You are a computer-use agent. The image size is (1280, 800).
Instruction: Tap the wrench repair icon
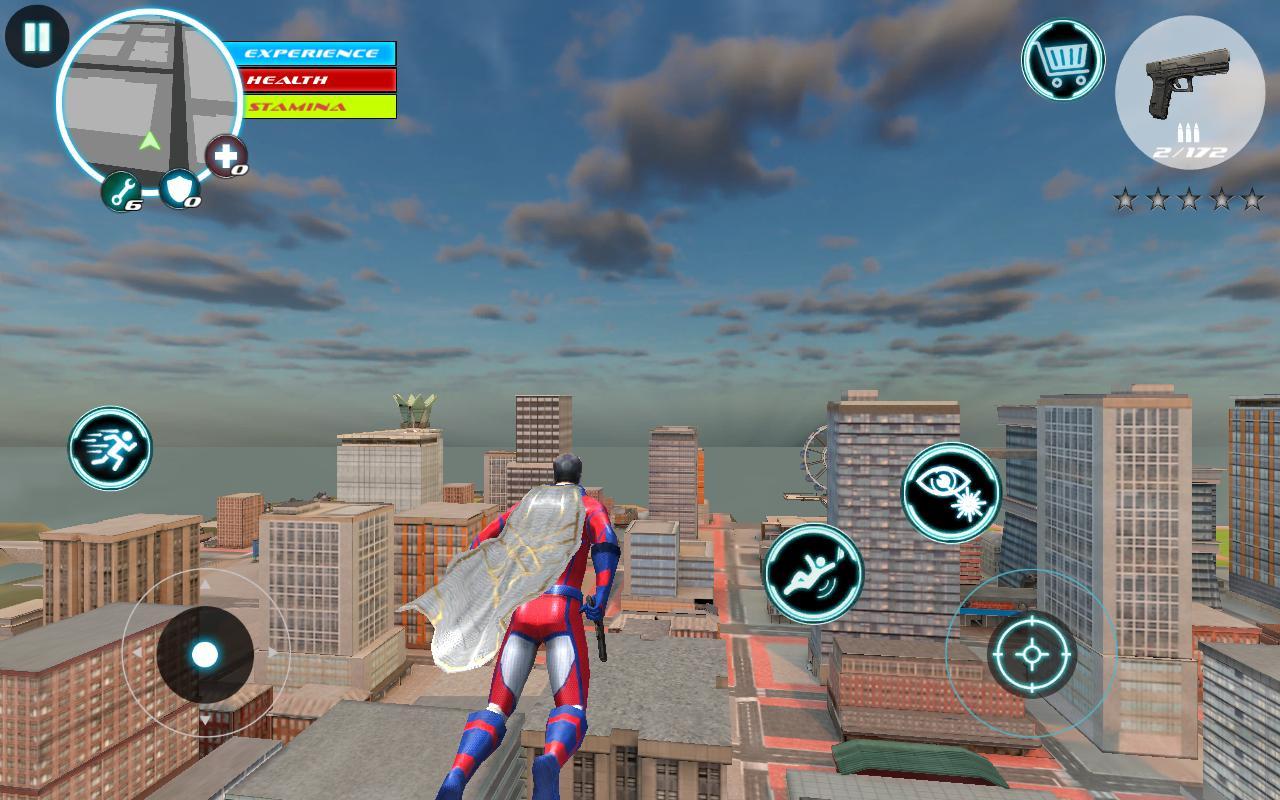[x=121, y=192]
